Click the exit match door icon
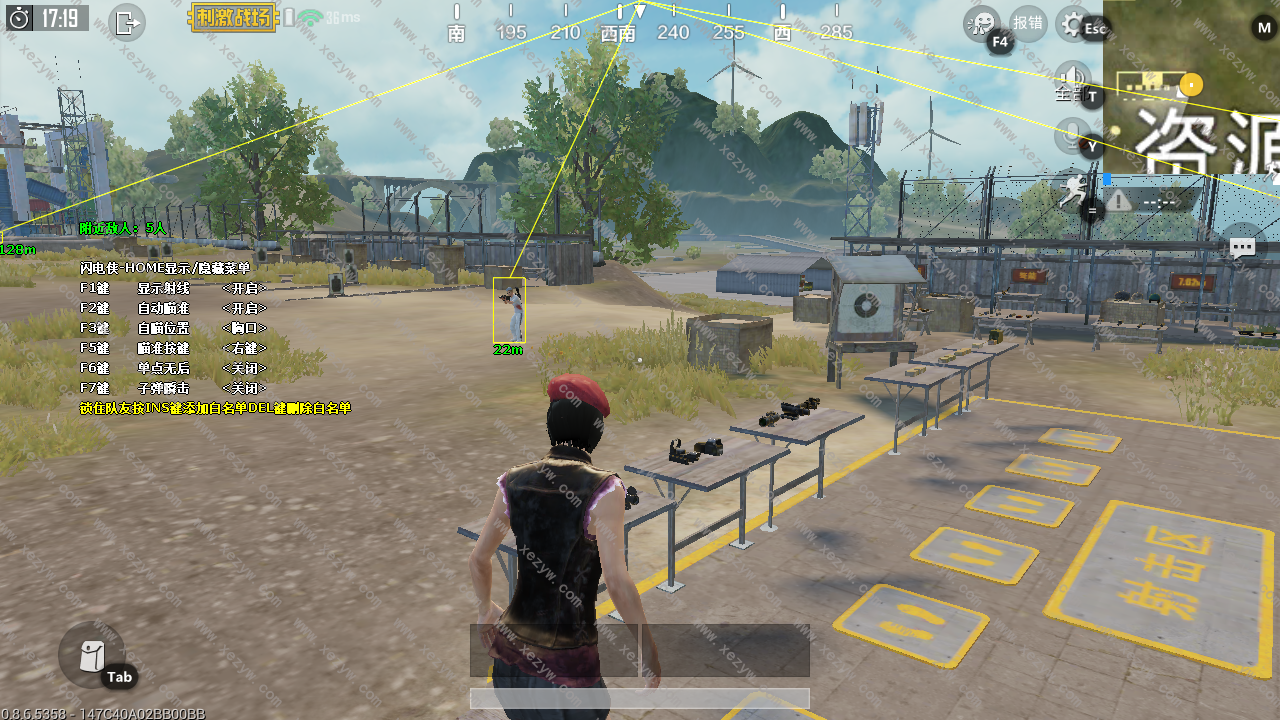This screenshot has width=1280, height=720. 127,21
